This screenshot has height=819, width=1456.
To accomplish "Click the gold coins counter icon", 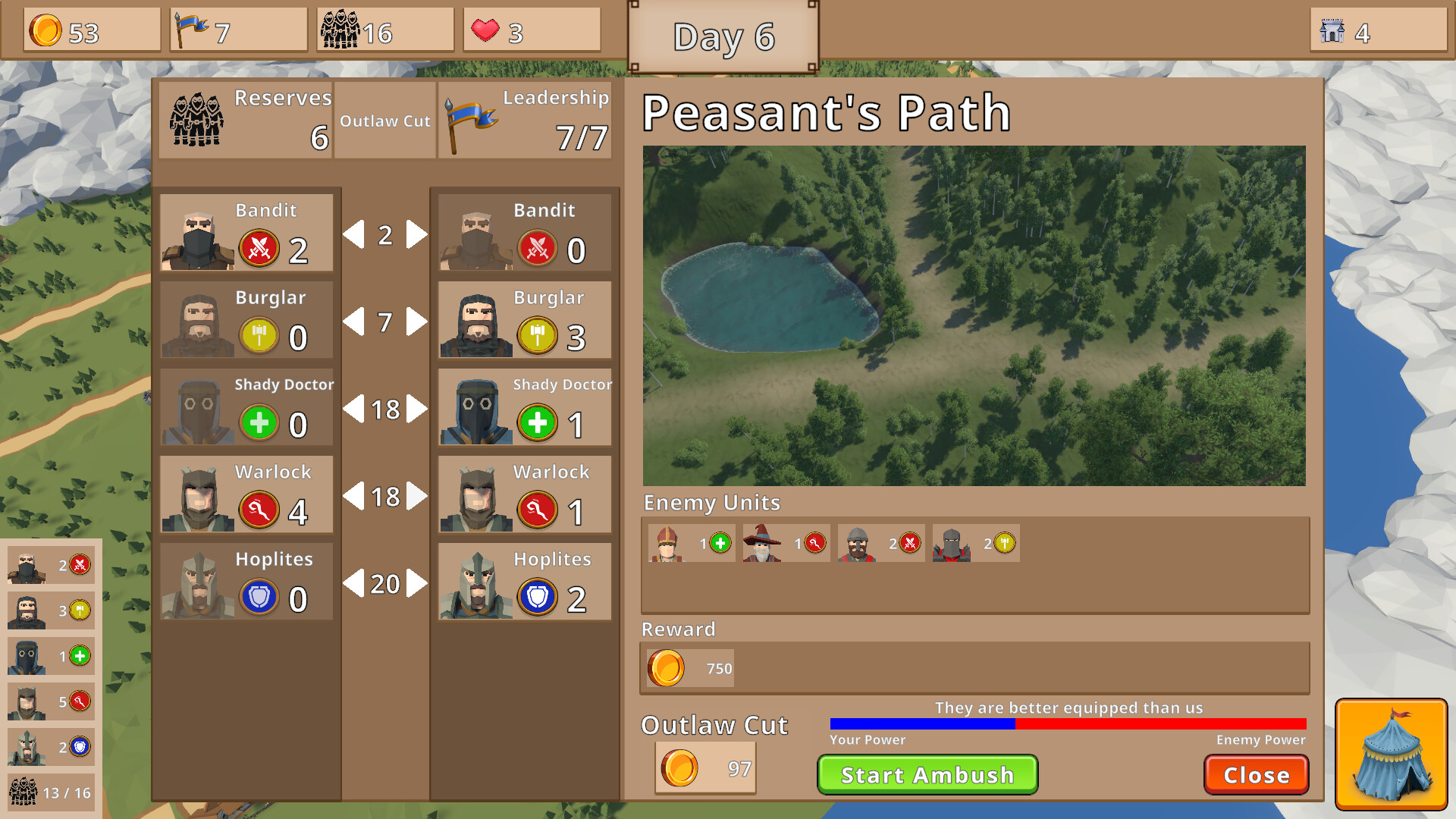I will pyautogui.click(x=47, y=30).
